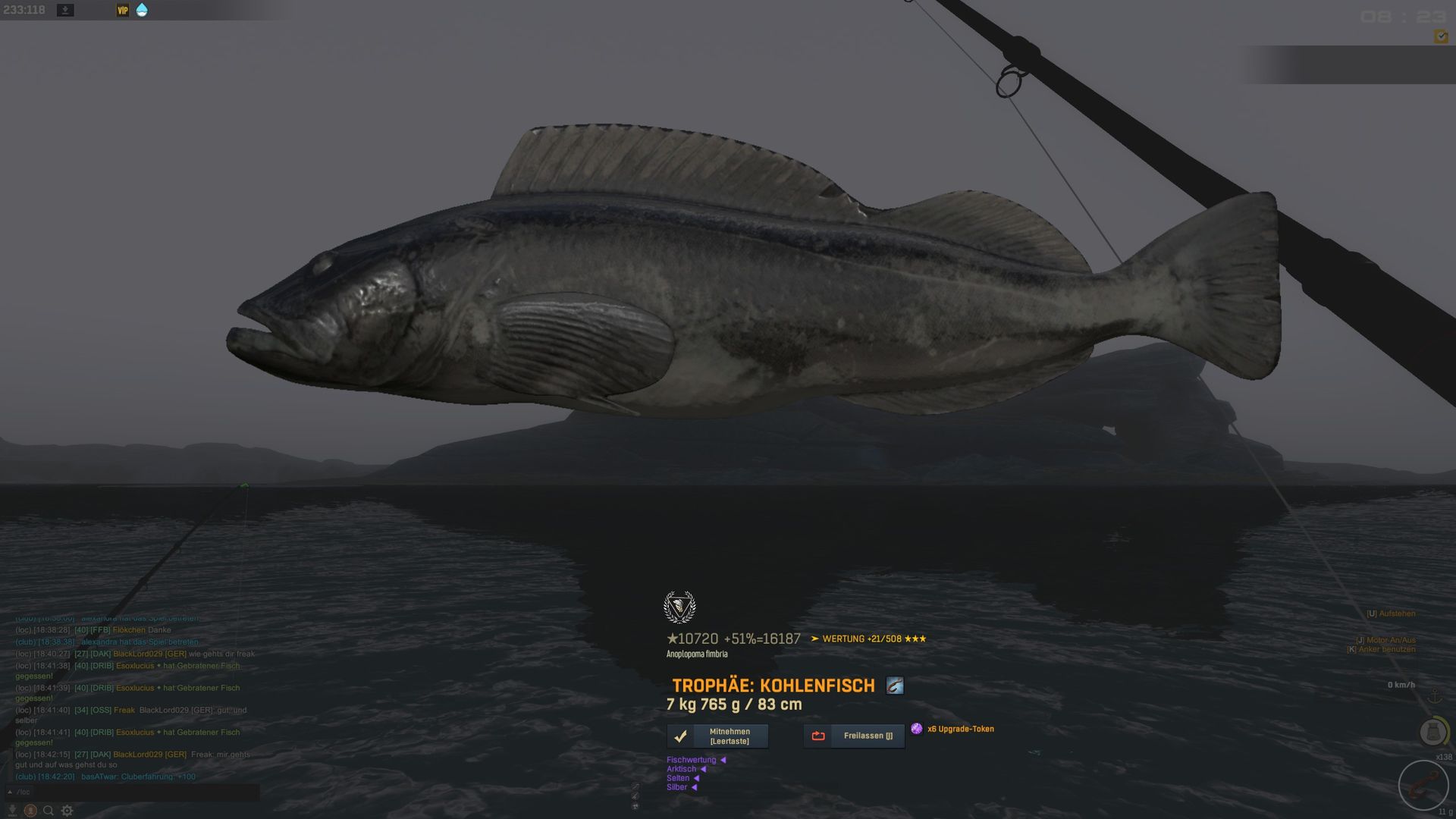Click the lure icon beside Kohlenfisch title
The image size is (1456, 819).
895,686
